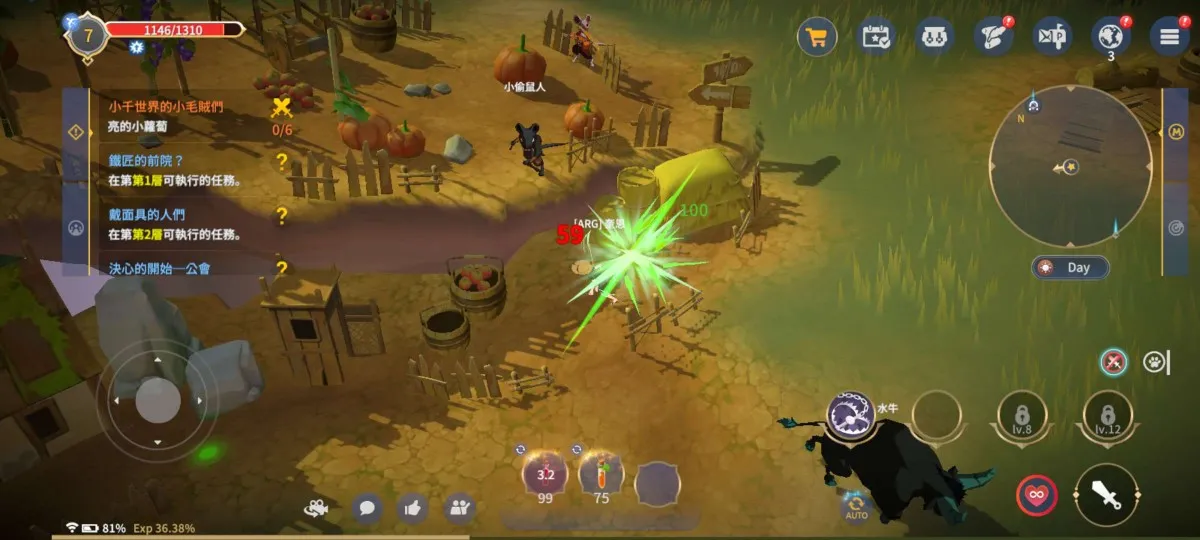This screenshot has width=1200, height=540.
Task: Toggle the Day time indicator button
Action: [1071, 267]
